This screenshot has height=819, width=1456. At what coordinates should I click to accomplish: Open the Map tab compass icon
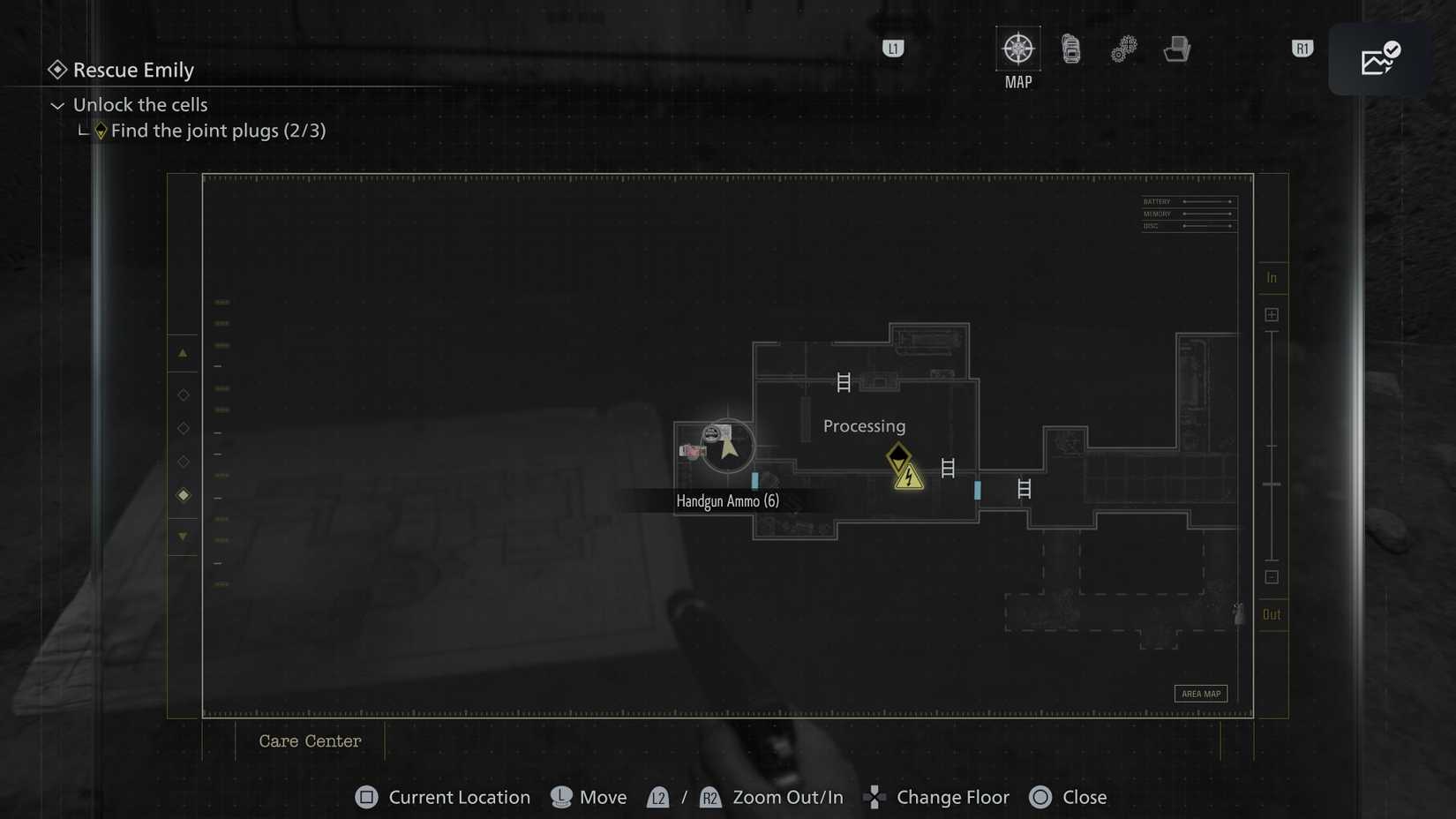click(x=1017, y=50)
